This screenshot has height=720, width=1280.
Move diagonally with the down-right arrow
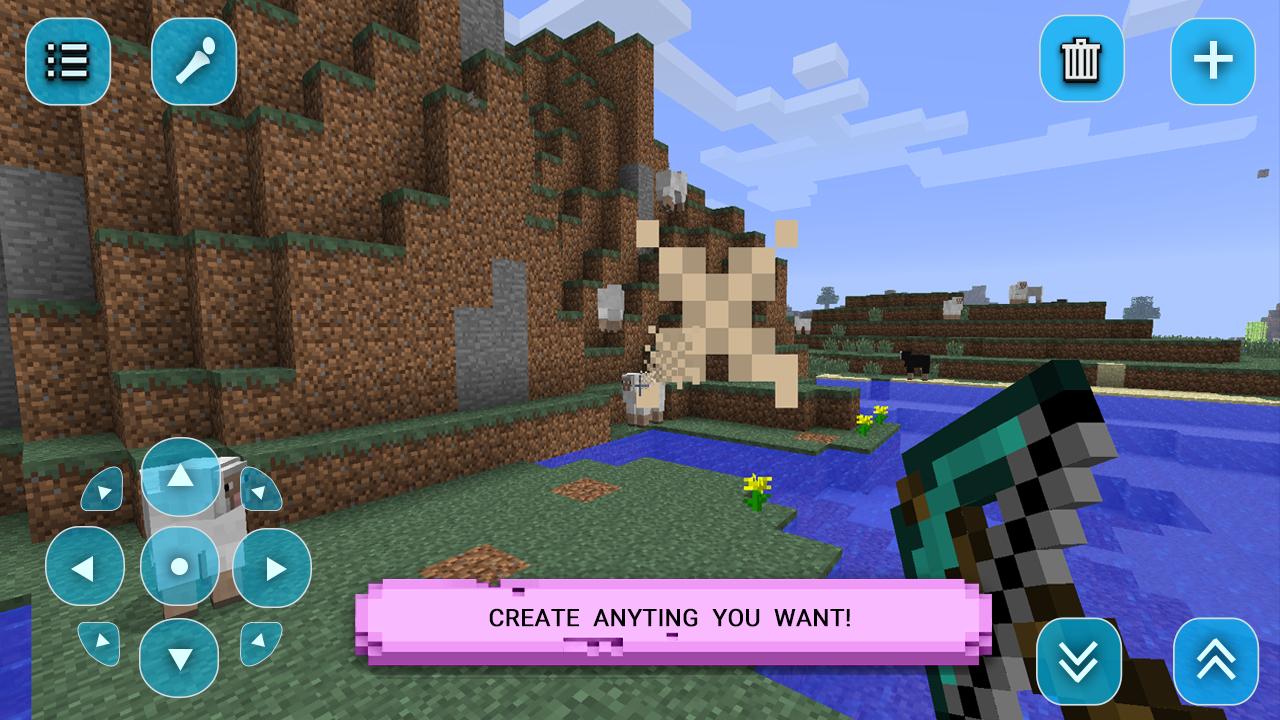pyautogui.click(x=259, y=642)
